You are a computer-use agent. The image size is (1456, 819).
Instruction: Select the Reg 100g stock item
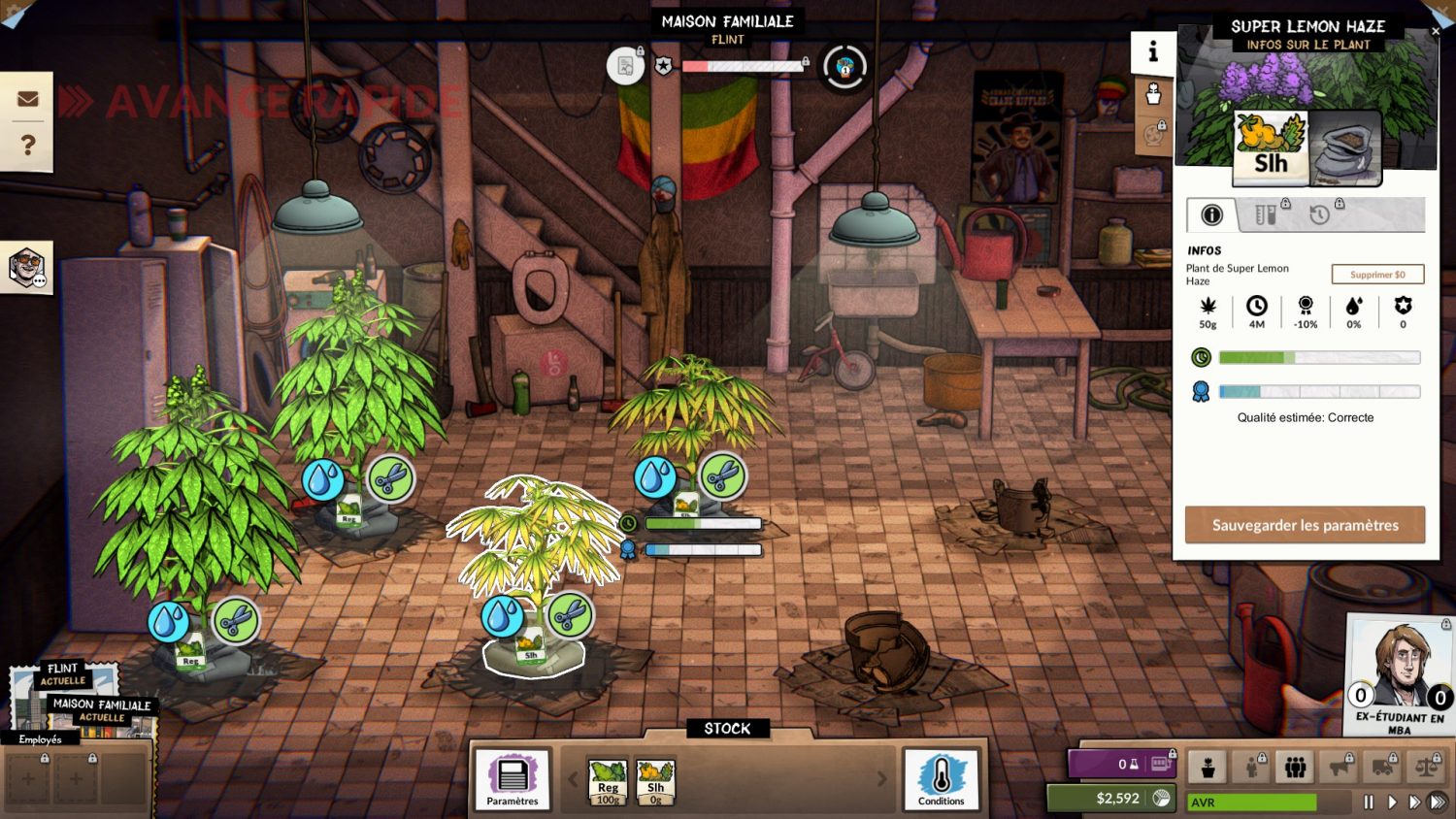click(608, 782)
